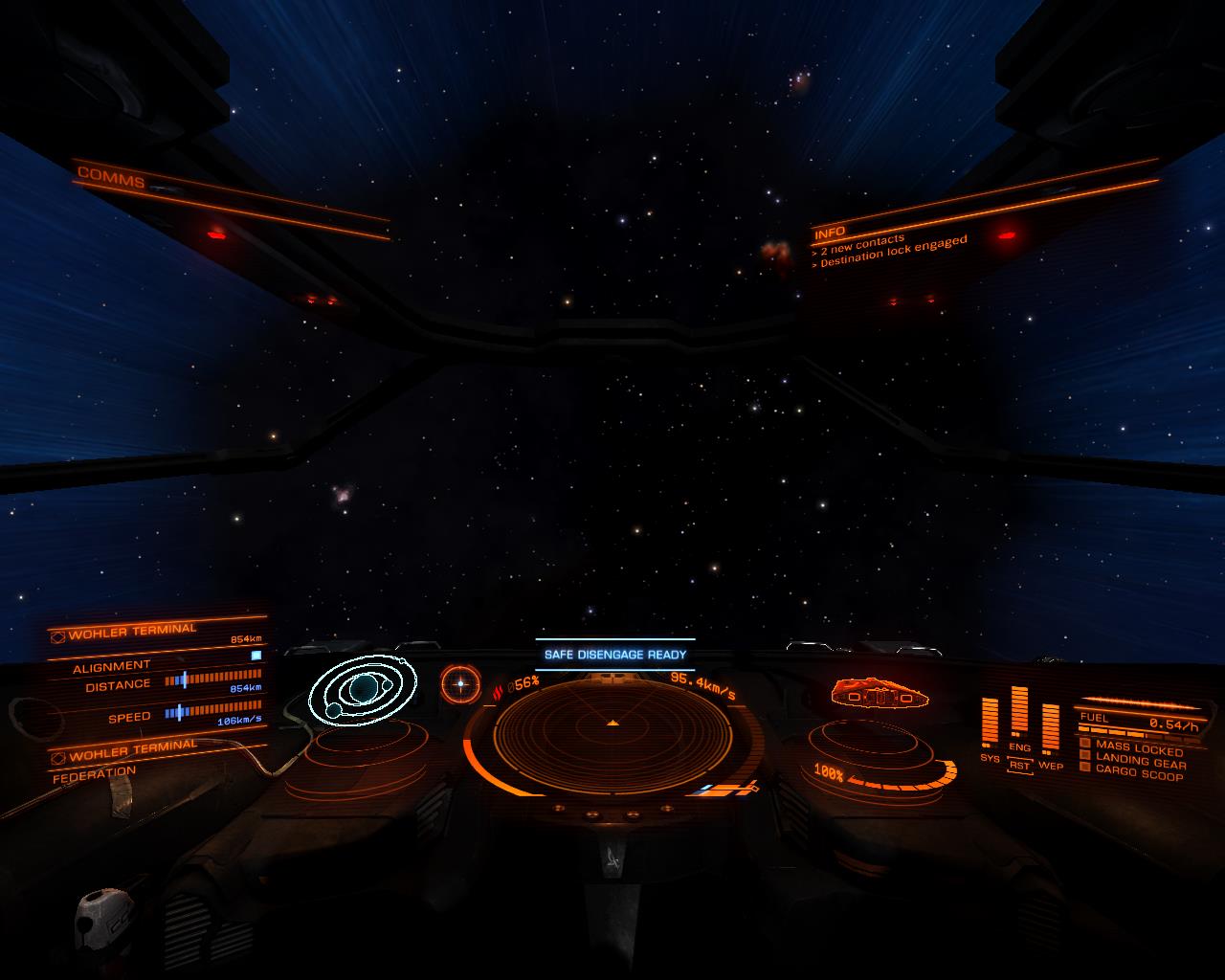Divert power to WEP

click(1050, 765)
